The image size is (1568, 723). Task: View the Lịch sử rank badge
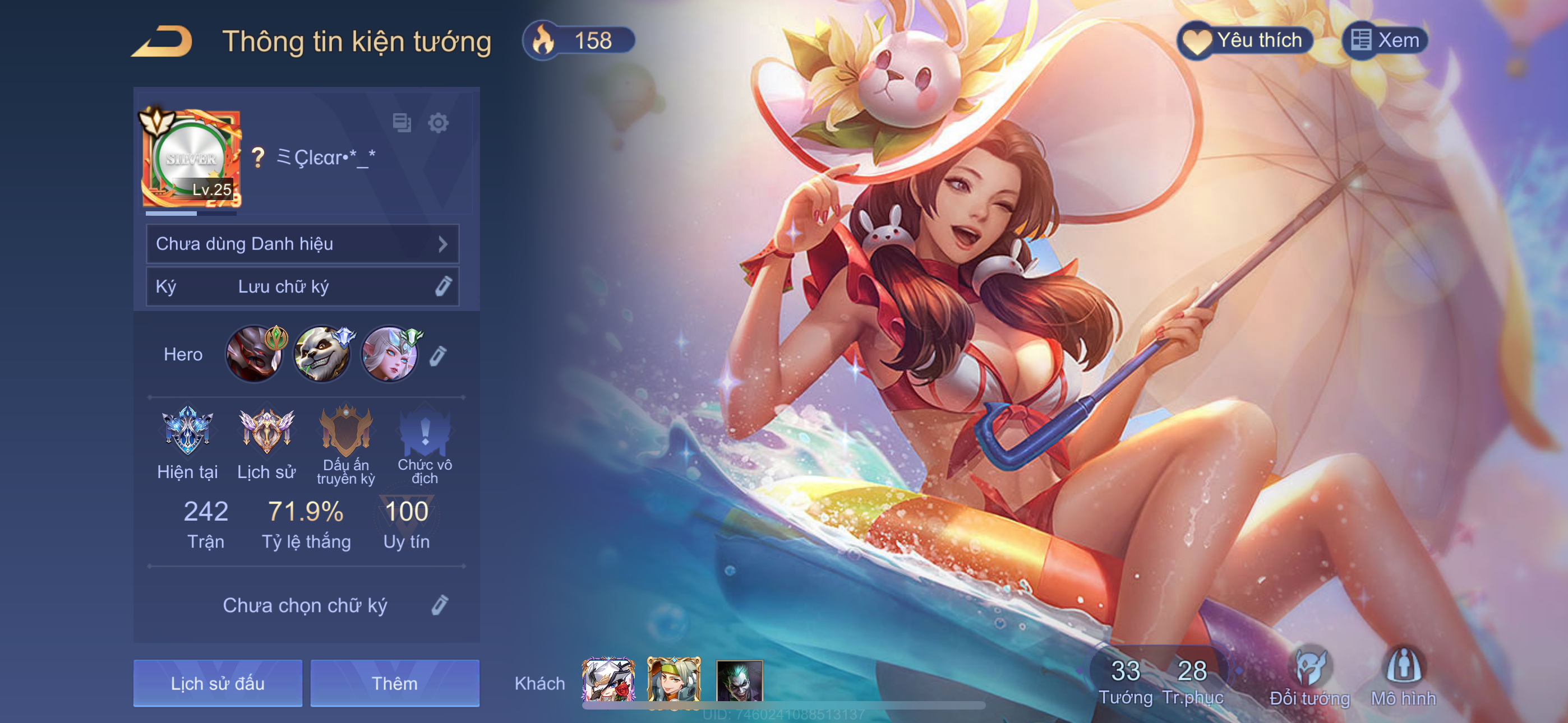[266, 431]
